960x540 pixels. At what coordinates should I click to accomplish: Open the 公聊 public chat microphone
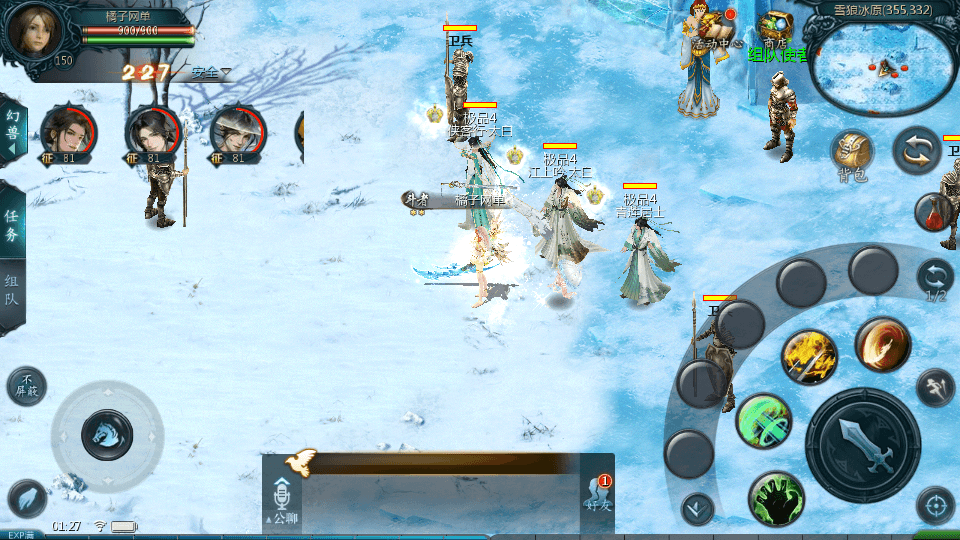tap(282, 499)
